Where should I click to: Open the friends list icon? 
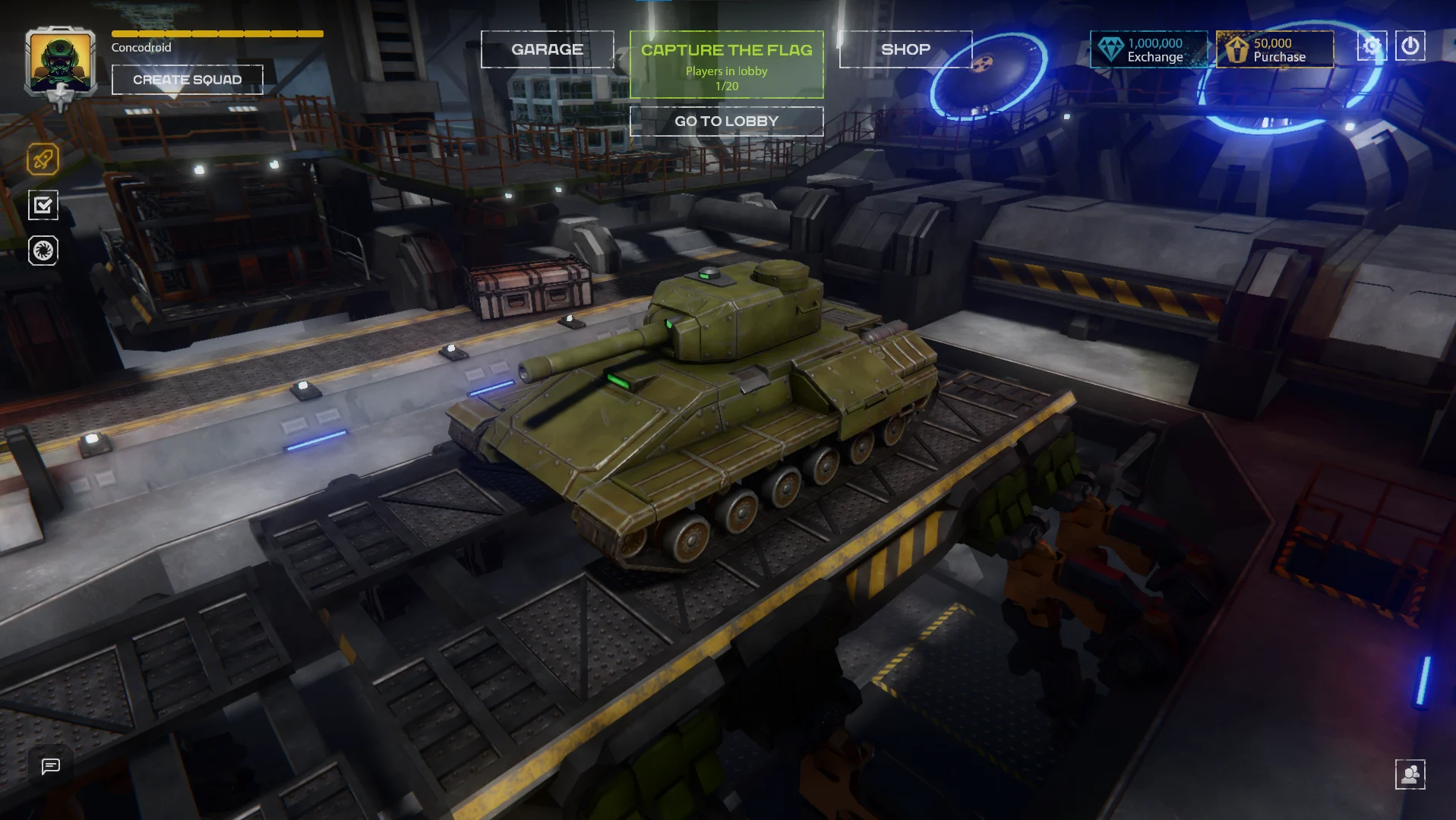click(1410, 774)
